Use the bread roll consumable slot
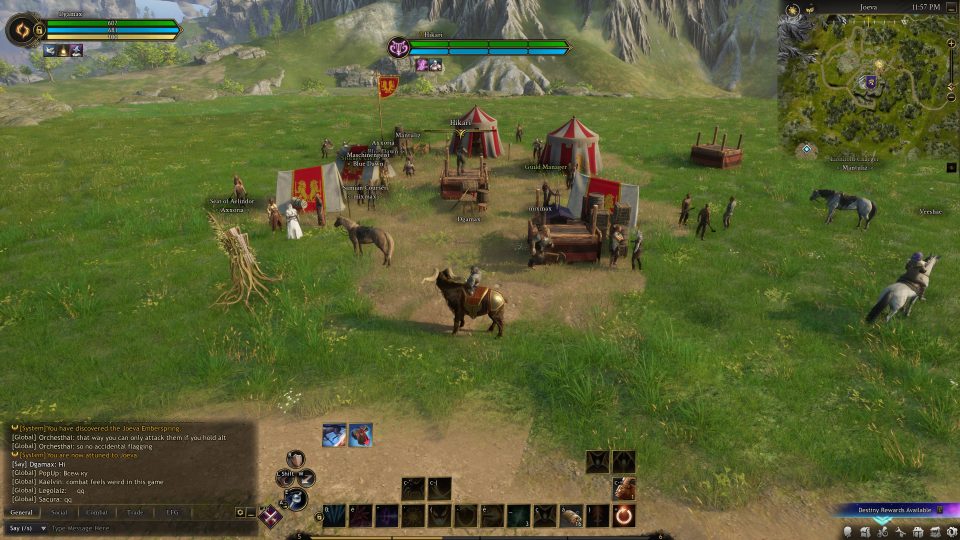The image size is (960, 540). click(x=571, y=516)
